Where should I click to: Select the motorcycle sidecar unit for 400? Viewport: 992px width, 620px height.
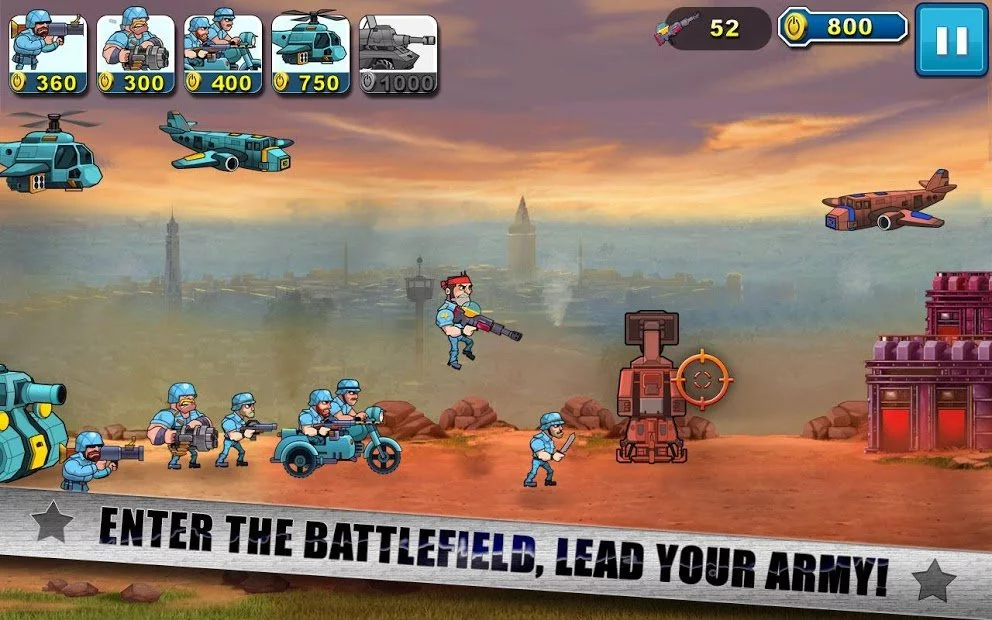click(223, 55)
